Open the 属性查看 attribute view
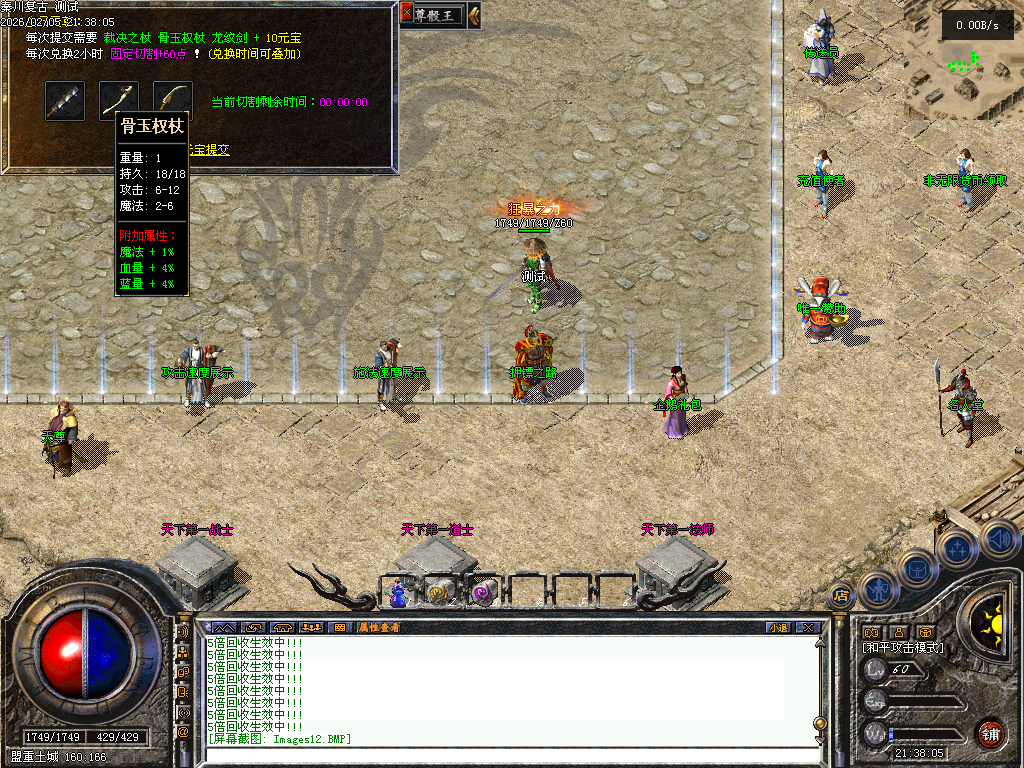This screenshot has width=1024, height=768. [x=379, y=627]
